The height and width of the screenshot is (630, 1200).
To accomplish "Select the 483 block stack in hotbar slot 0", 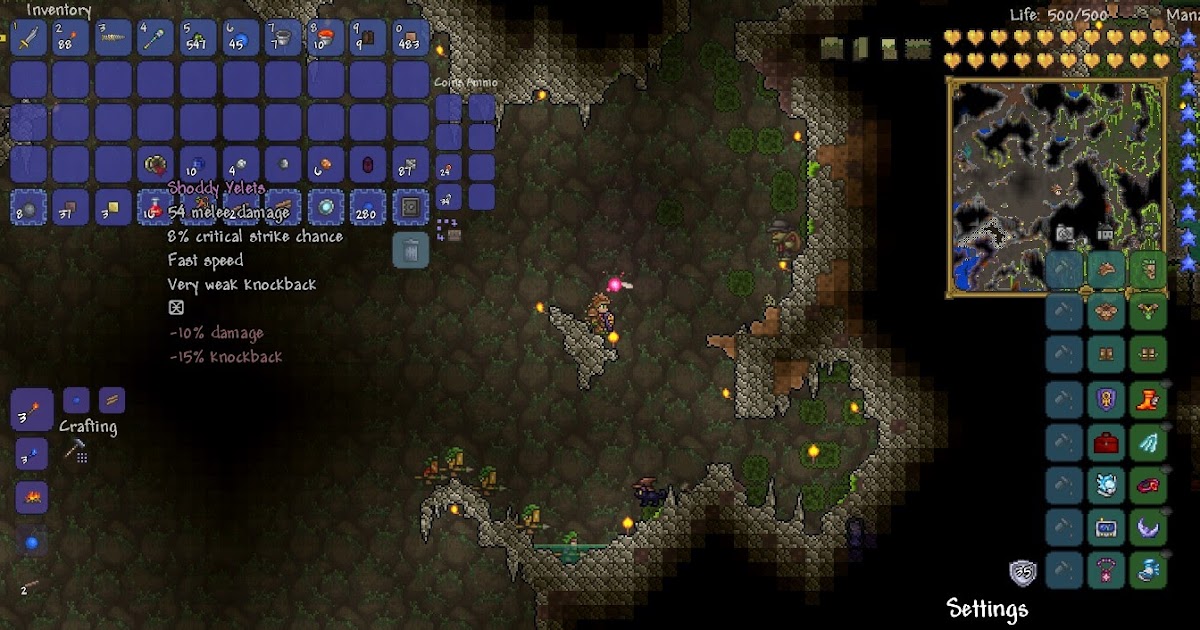I will (x=410, y=38).
